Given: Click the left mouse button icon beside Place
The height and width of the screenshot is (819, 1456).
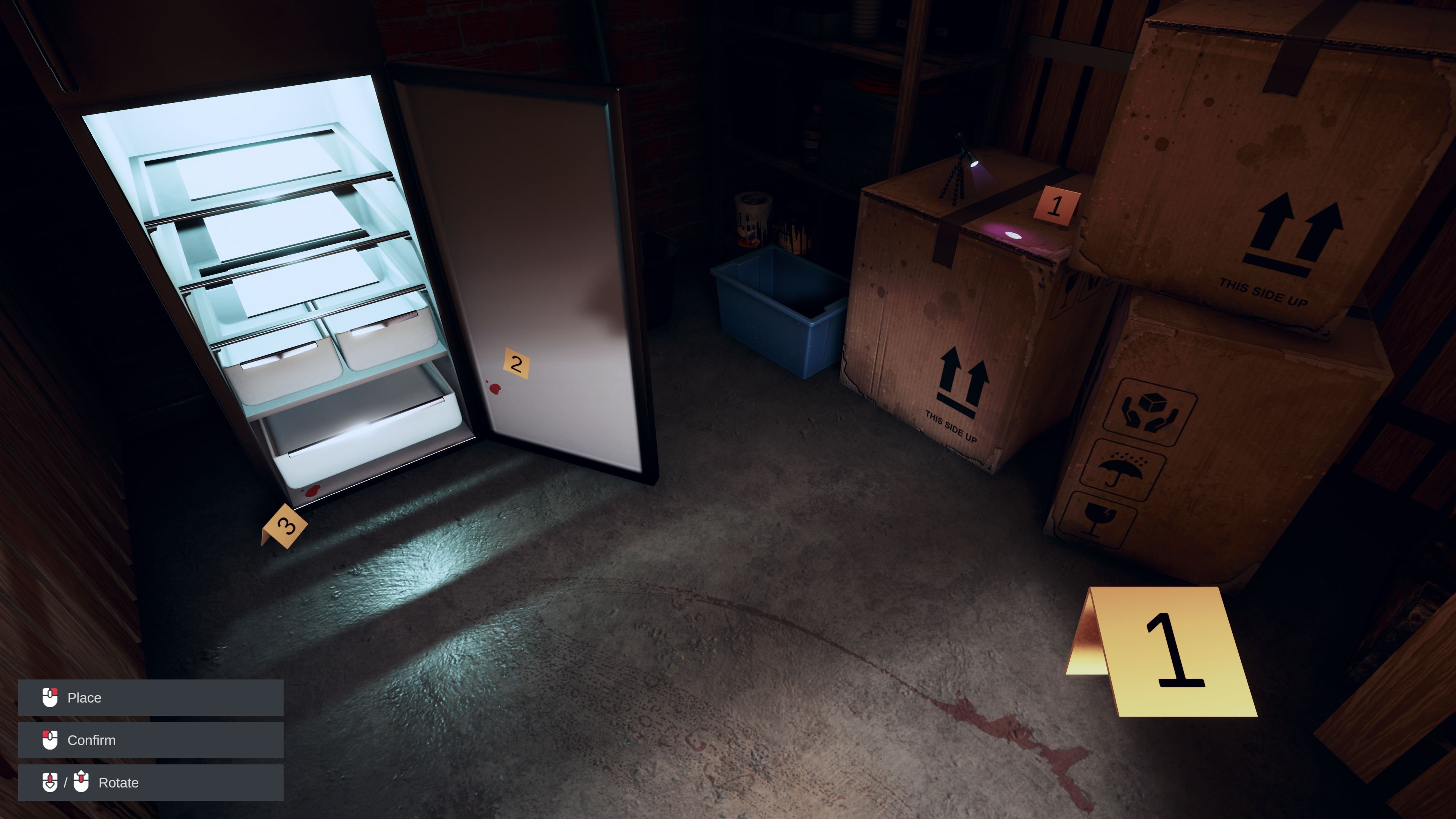Looking at the screenshot, I should (51, 697).
